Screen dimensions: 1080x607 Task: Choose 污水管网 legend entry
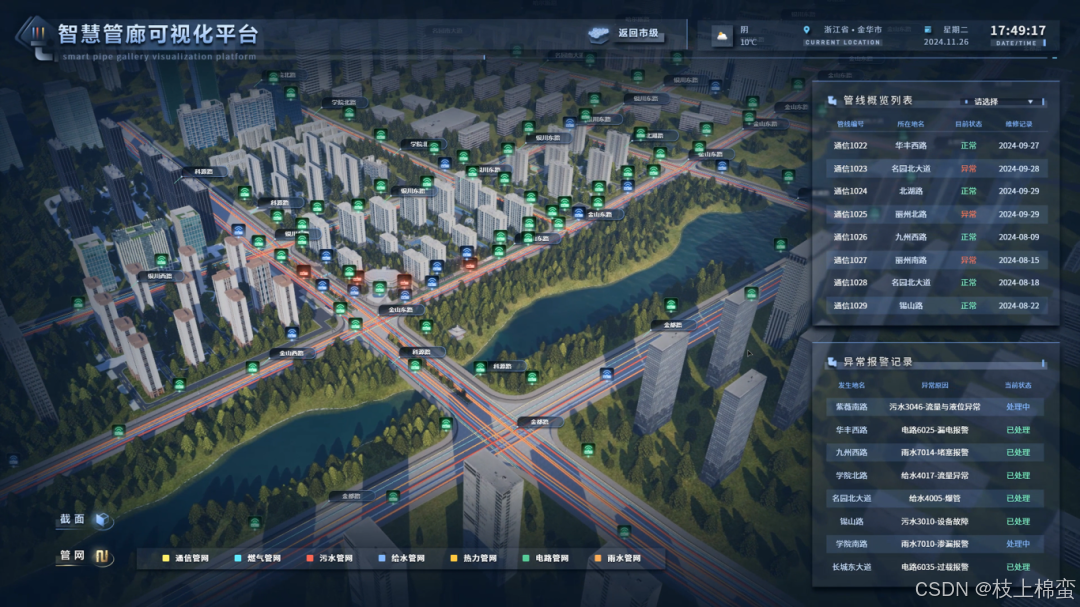click(x=331, y=558)
